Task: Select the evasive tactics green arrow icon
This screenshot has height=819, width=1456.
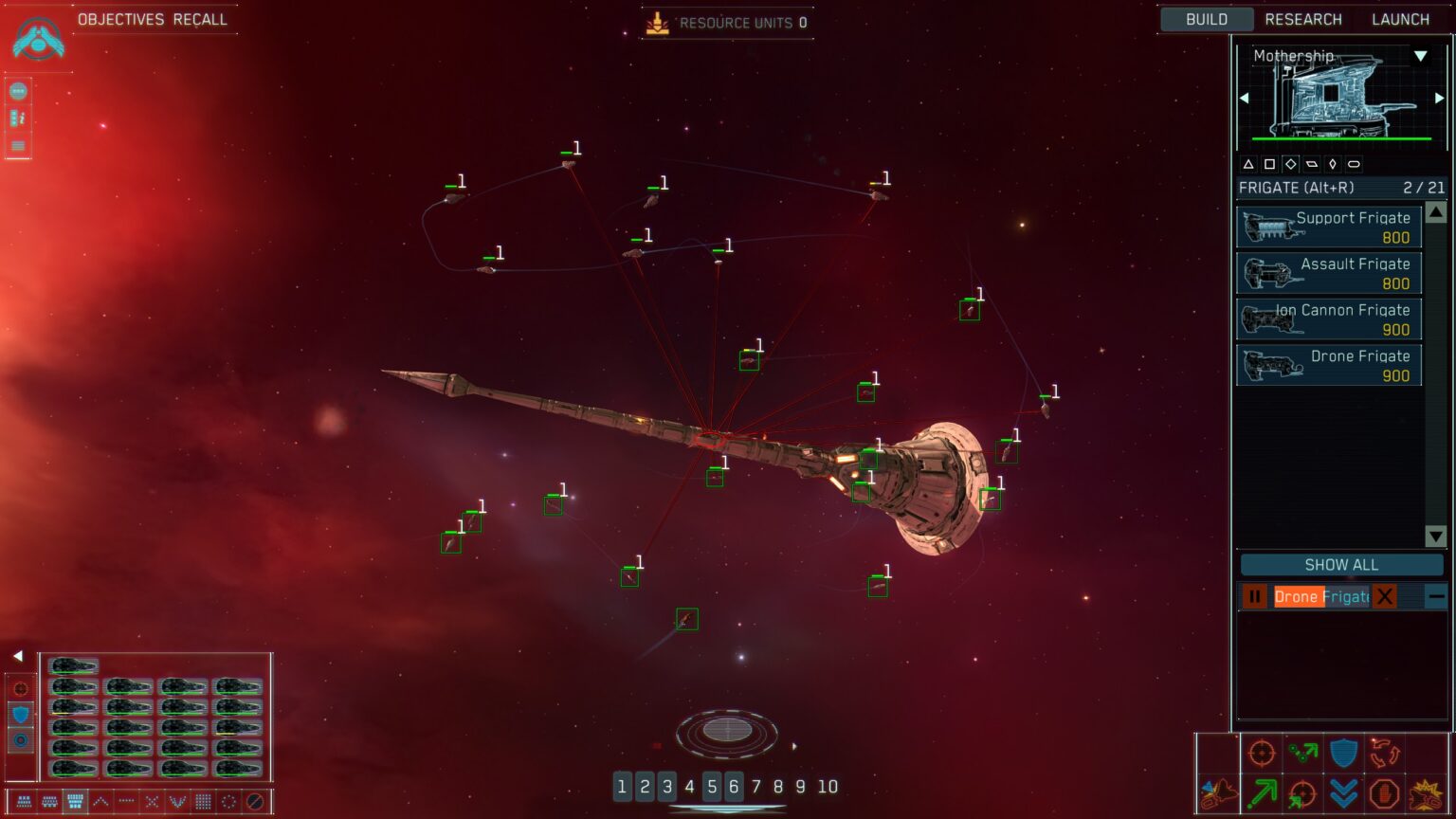Action: pyautogui.click(x=1265, y=792)
